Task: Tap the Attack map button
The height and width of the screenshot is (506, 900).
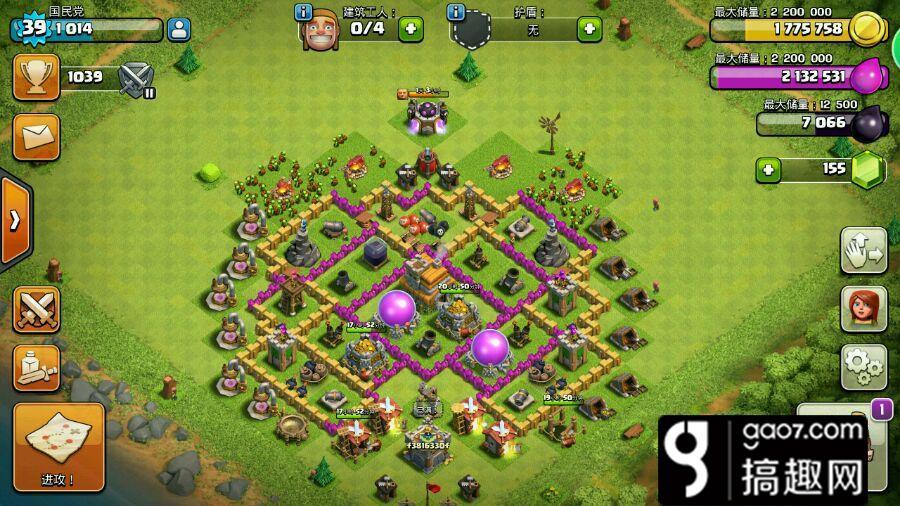Action: coord(59,447)
